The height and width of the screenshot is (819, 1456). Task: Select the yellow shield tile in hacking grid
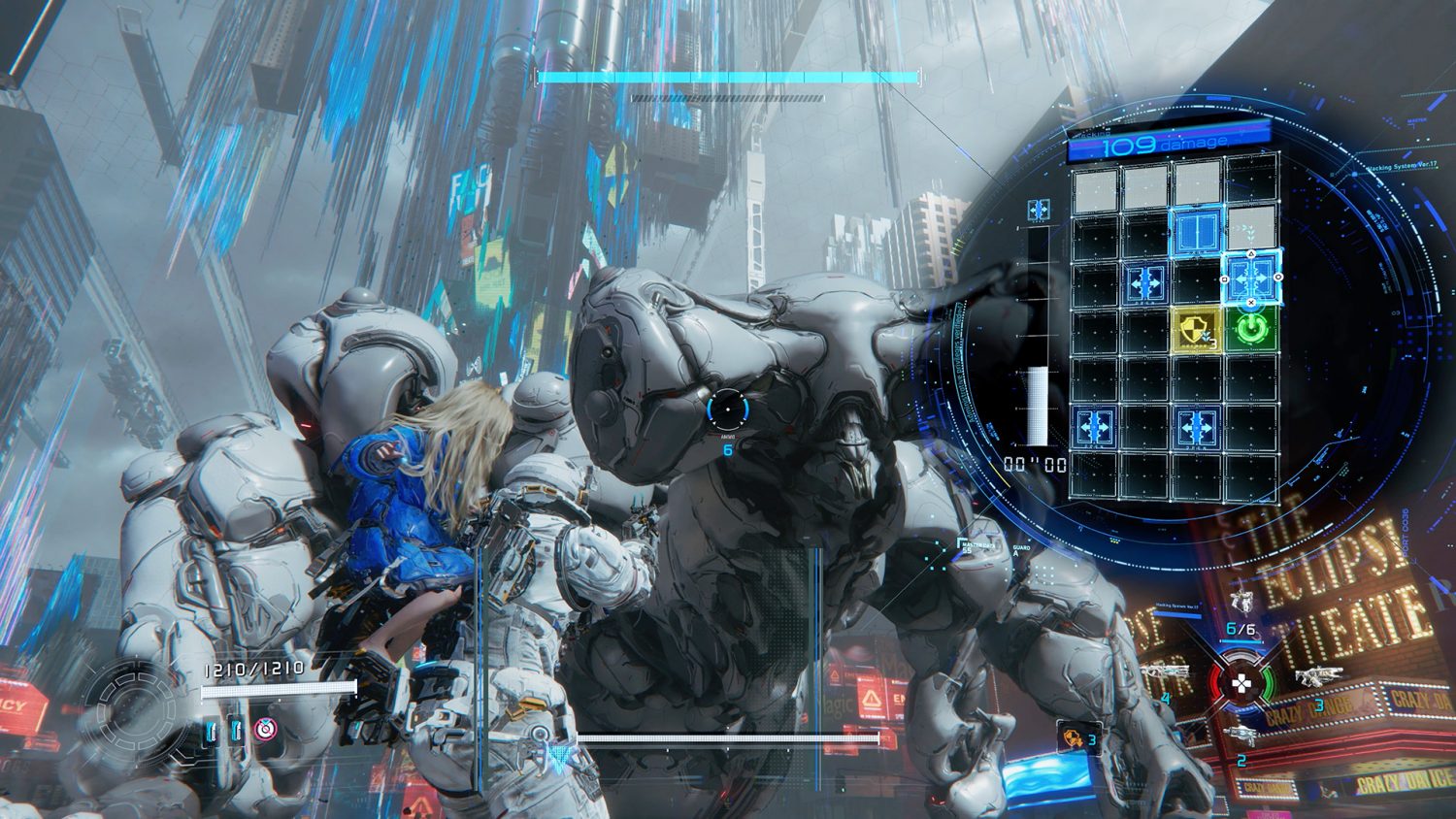1197,329
